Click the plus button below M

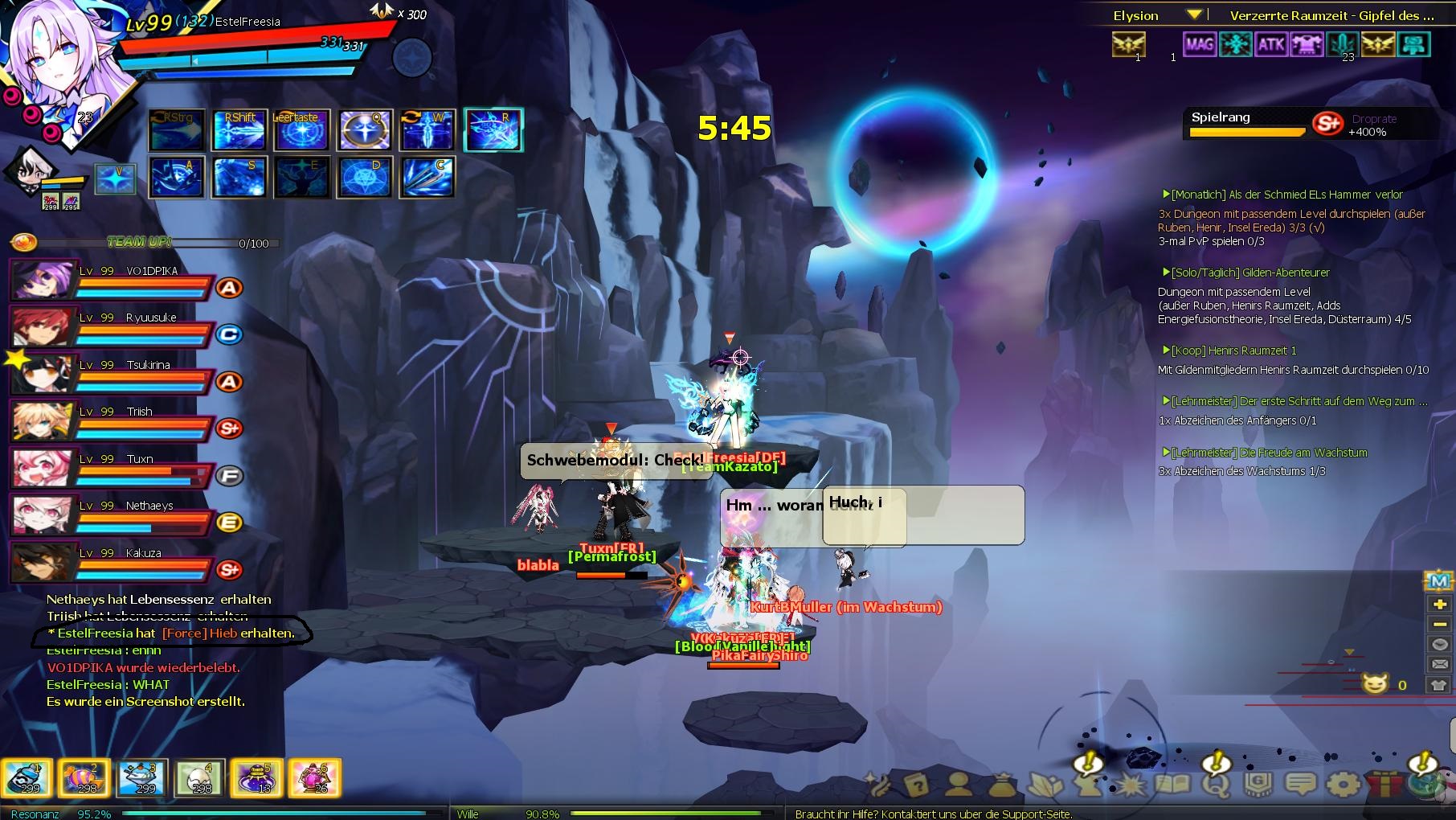click(x=1439, y=604)
